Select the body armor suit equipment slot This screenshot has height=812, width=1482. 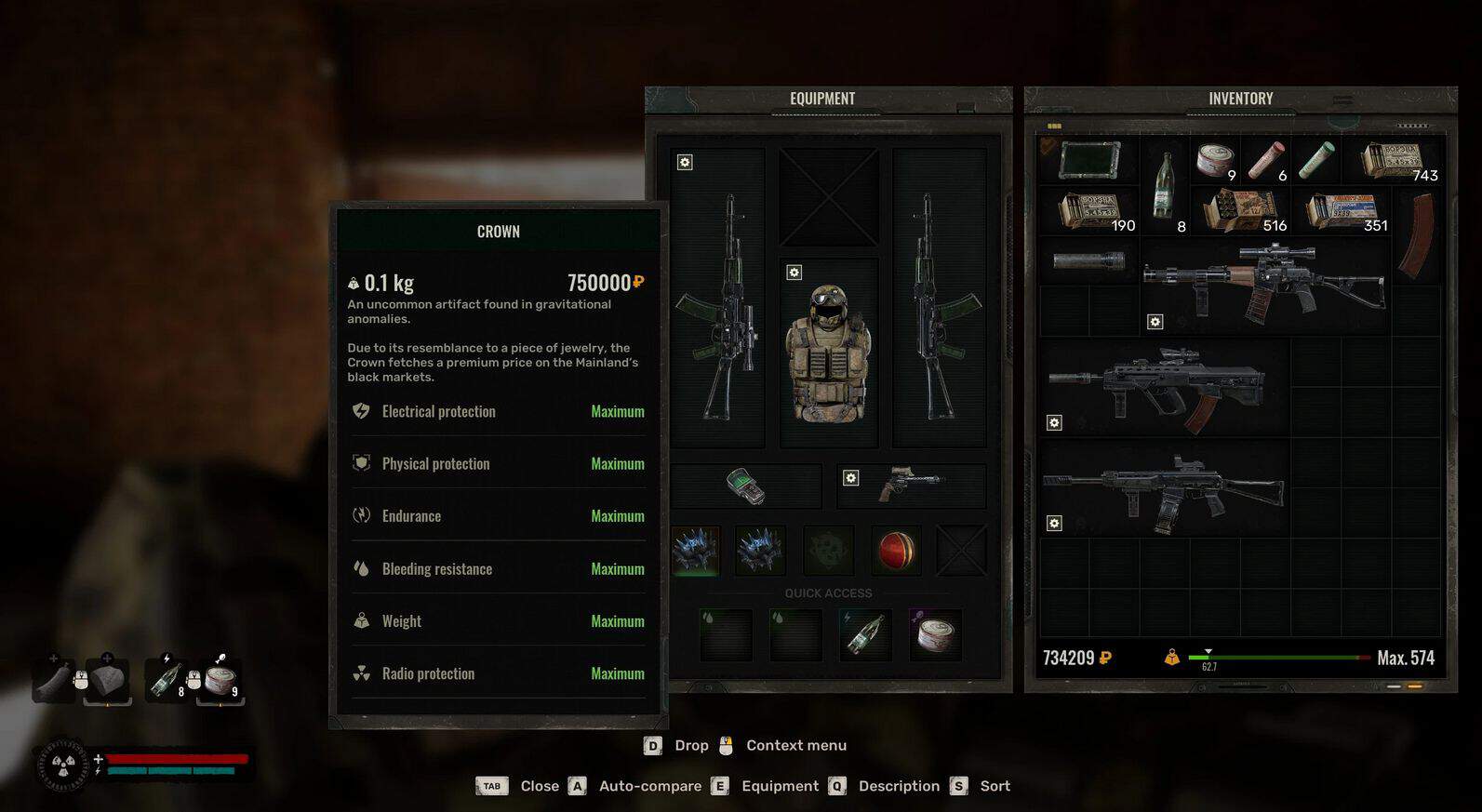tap(828, 353)
